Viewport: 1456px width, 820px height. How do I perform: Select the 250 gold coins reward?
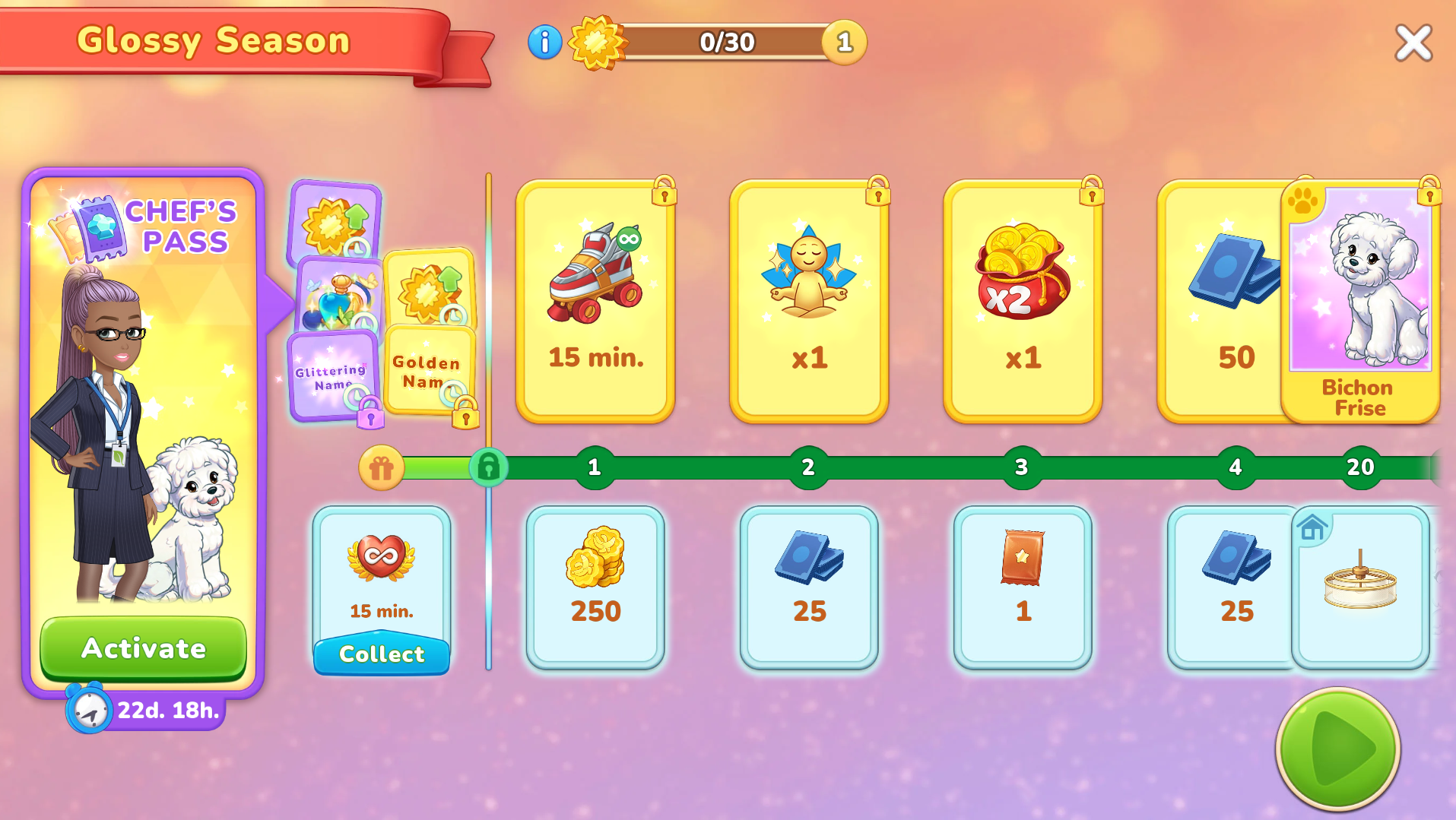coord(595,587)
